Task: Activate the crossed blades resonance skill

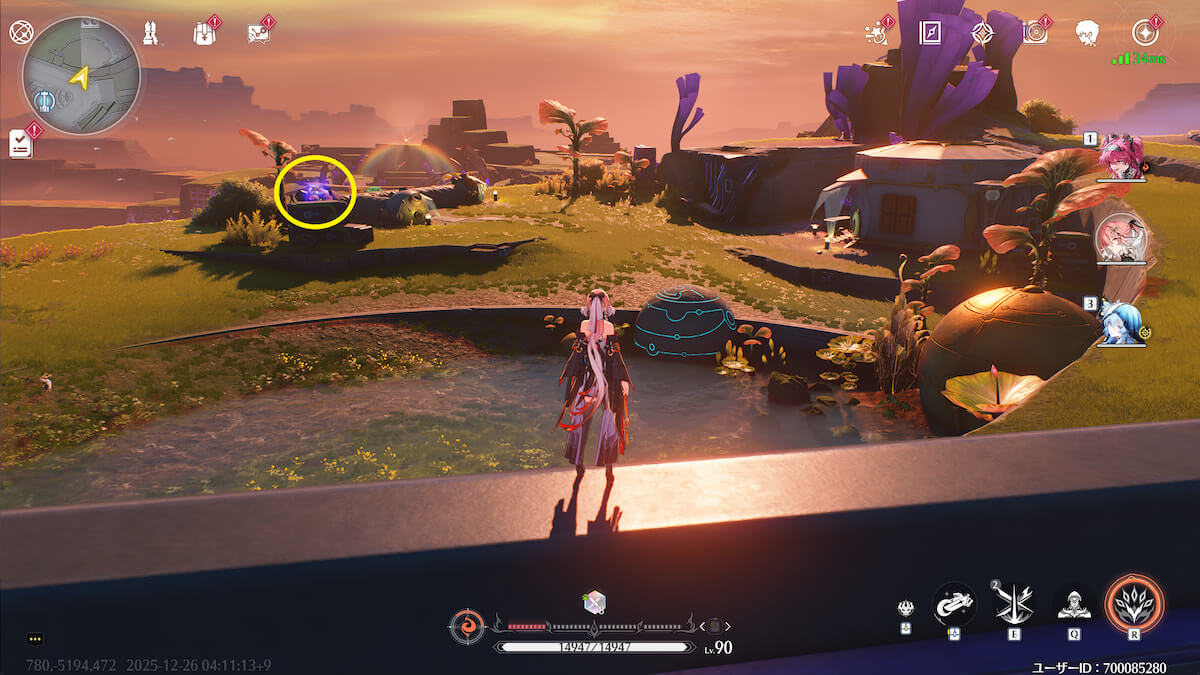Action: [1013, 603]
